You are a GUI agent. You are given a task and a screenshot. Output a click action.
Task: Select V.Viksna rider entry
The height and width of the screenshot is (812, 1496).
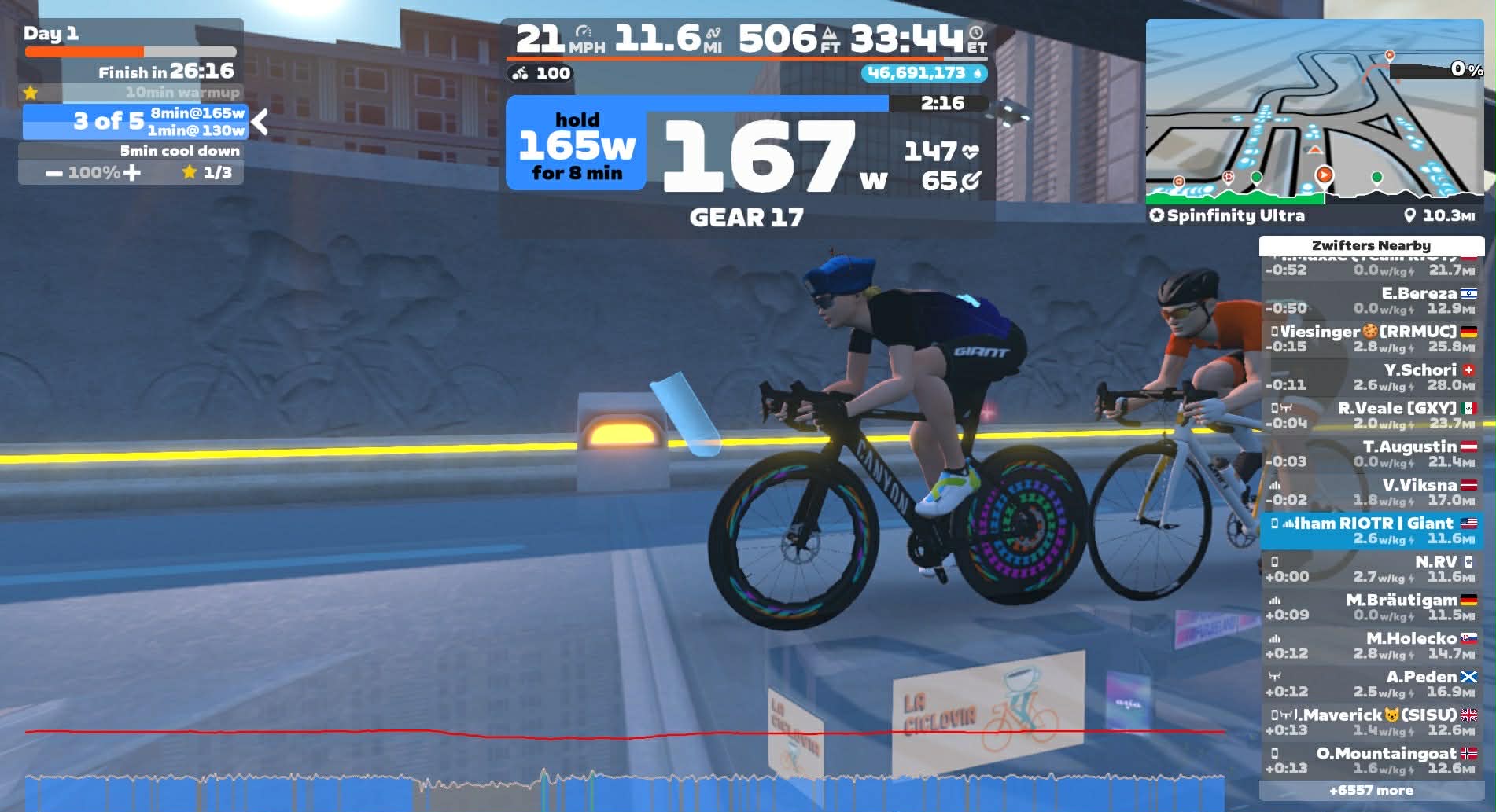coord(1371,493)
